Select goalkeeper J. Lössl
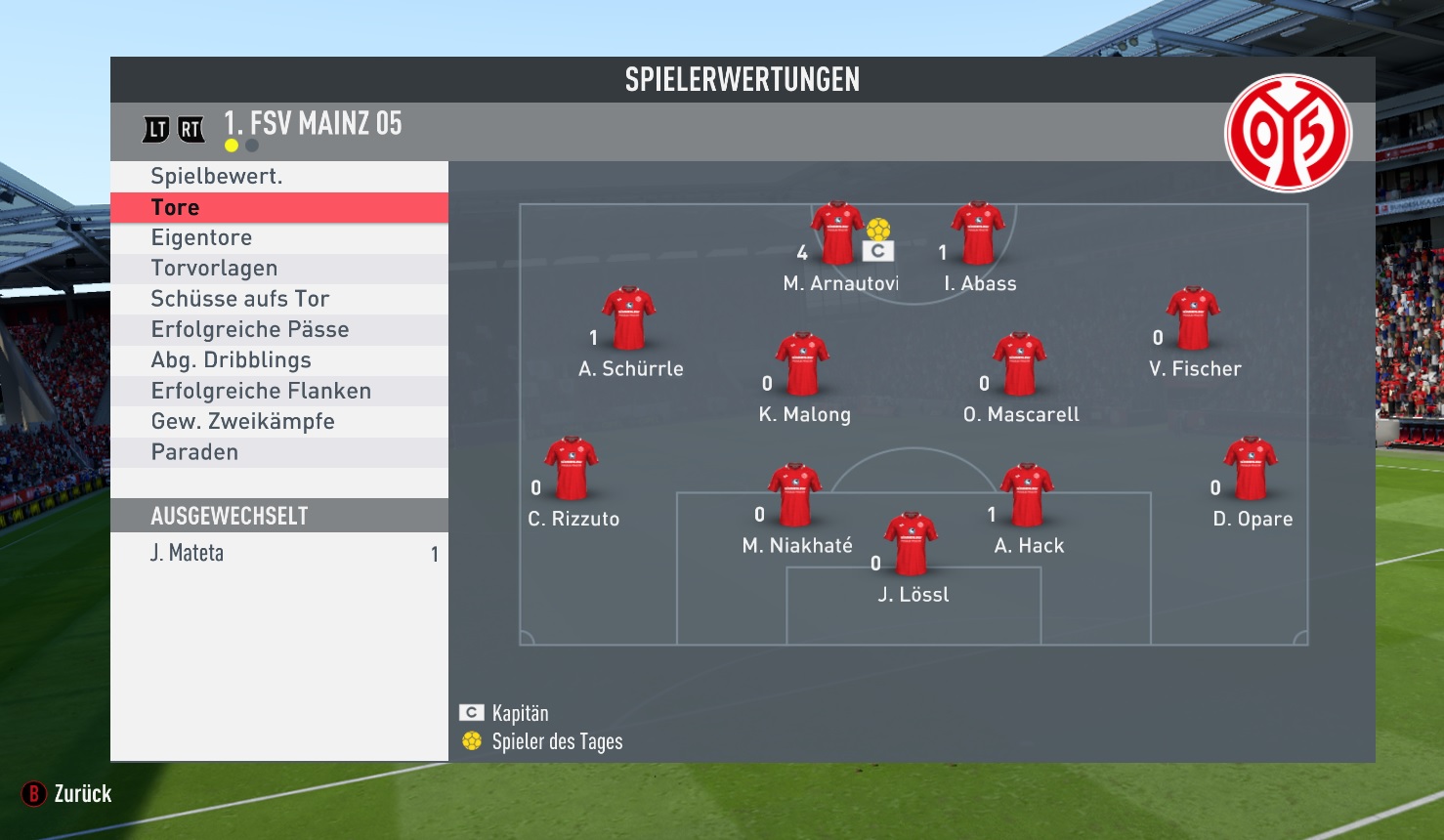The width and height of the screenshot is (1444, 840). 912,544
